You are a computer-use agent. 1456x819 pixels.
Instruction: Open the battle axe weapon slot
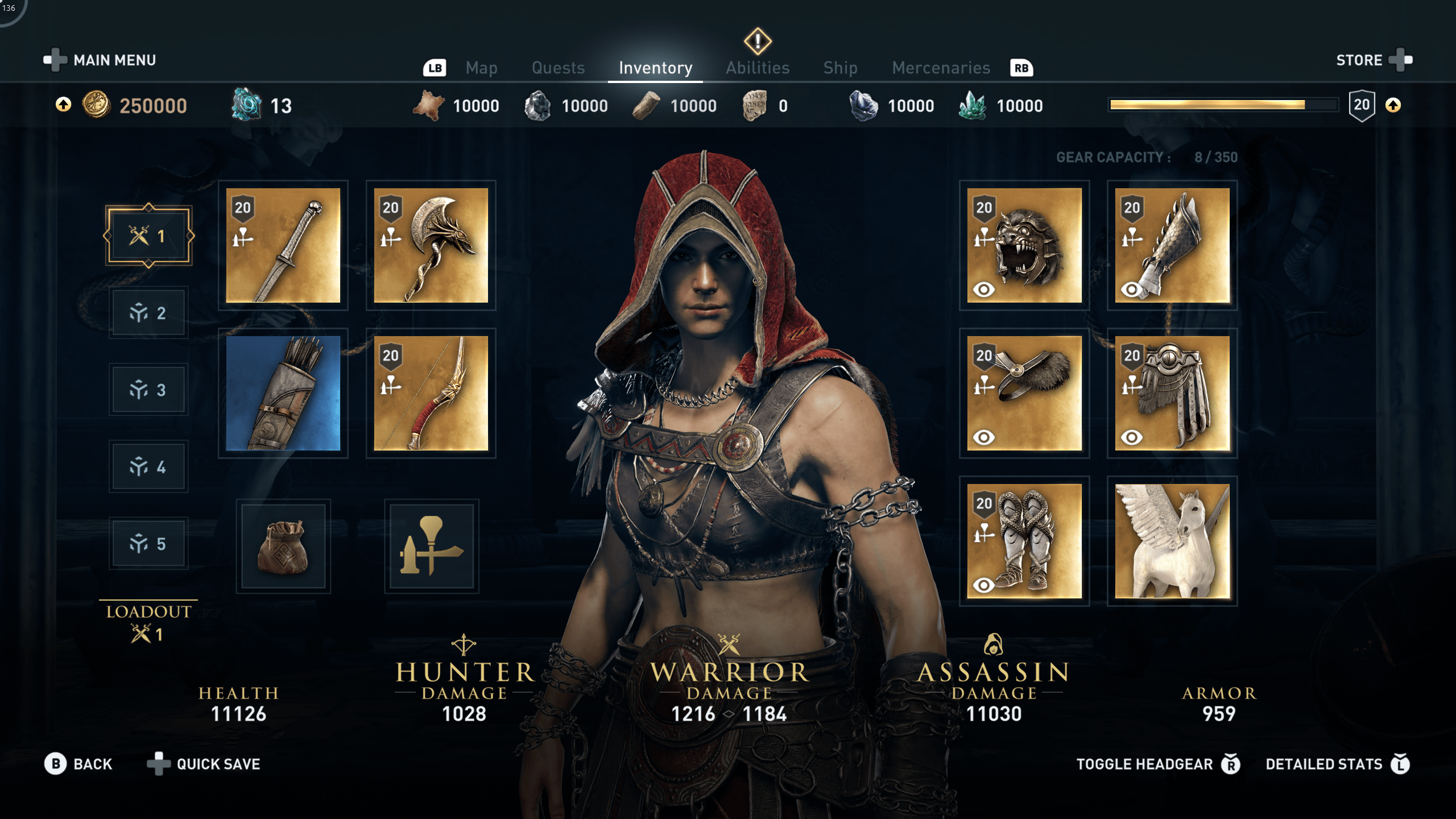click(x=431, y=246)
